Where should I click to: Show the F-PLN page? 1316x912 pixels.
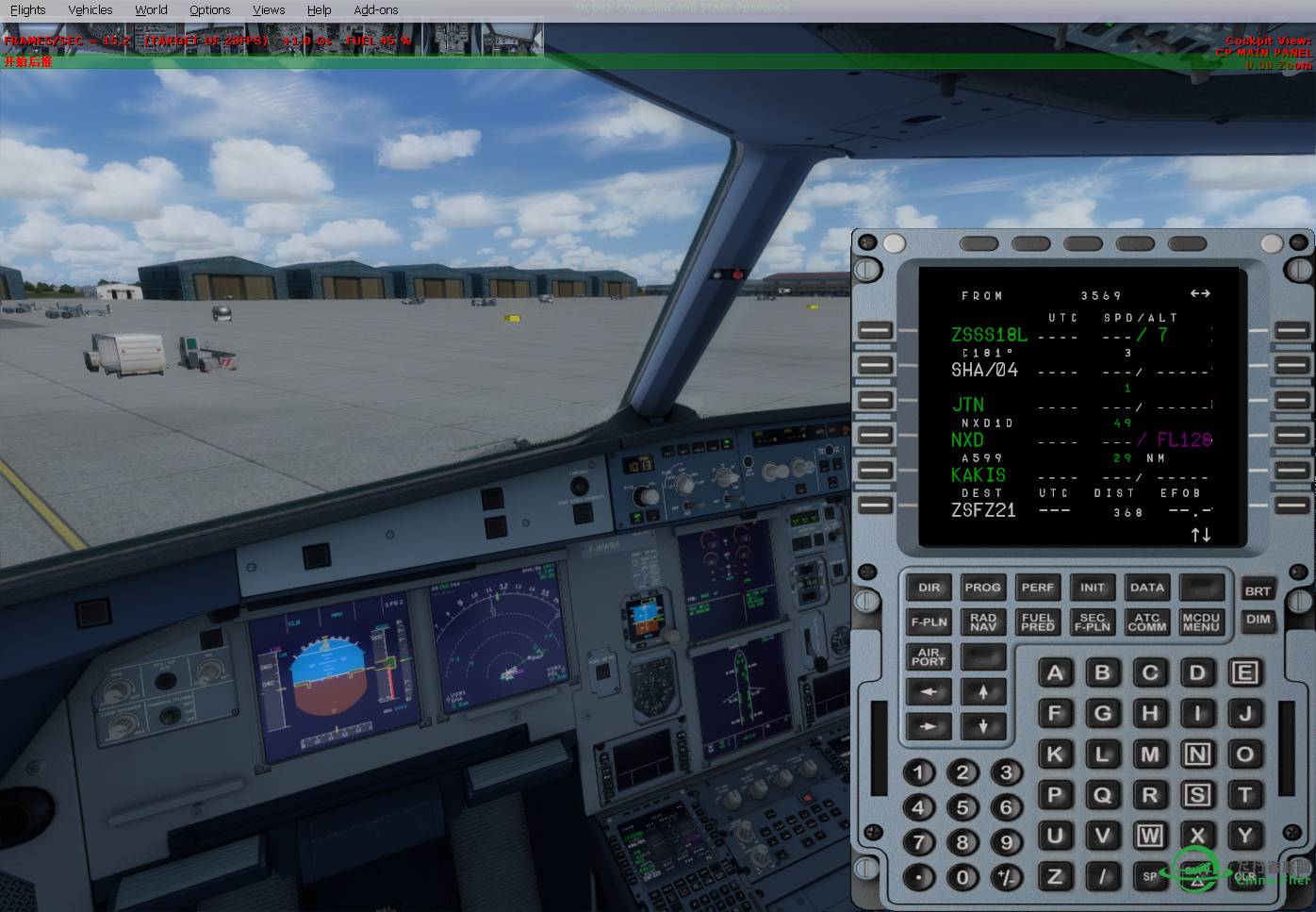click(x=929, y=622)
